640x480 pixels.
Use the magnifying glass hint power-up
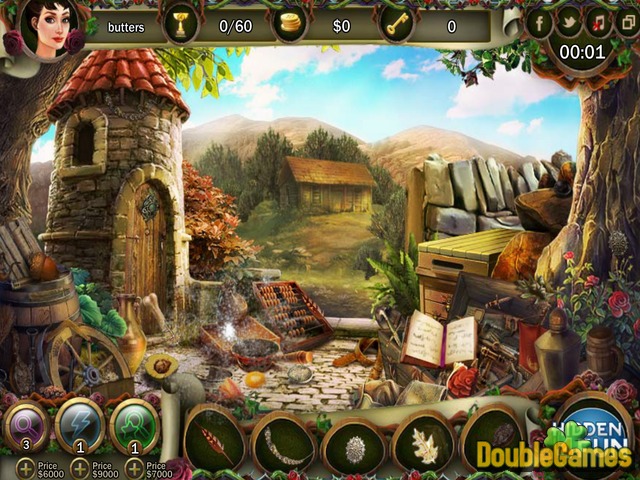point(26,425)
